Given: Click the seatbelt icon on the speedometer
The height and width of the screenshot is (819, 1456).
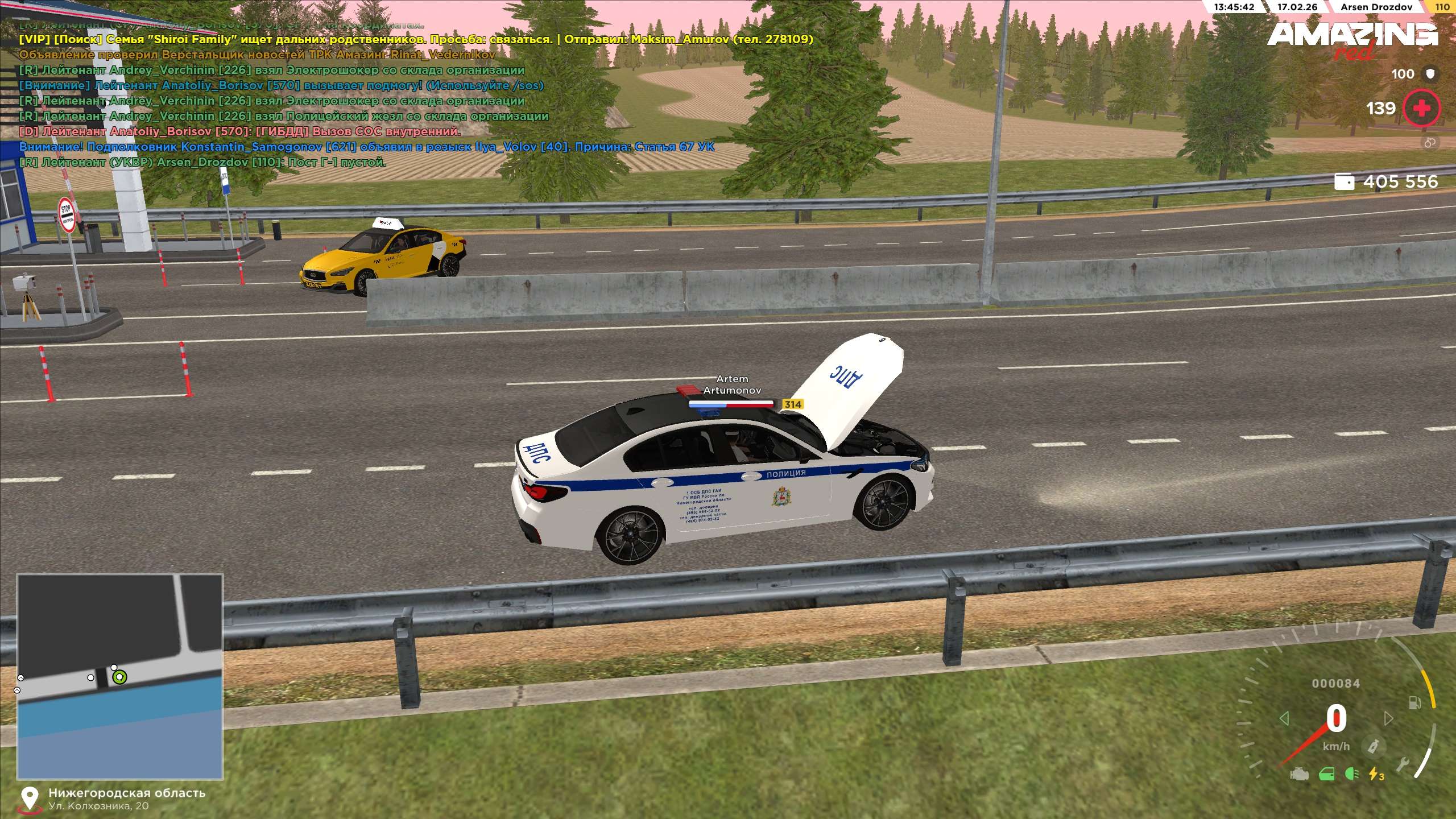Looking at the screenshot, I should [1374, 747].
